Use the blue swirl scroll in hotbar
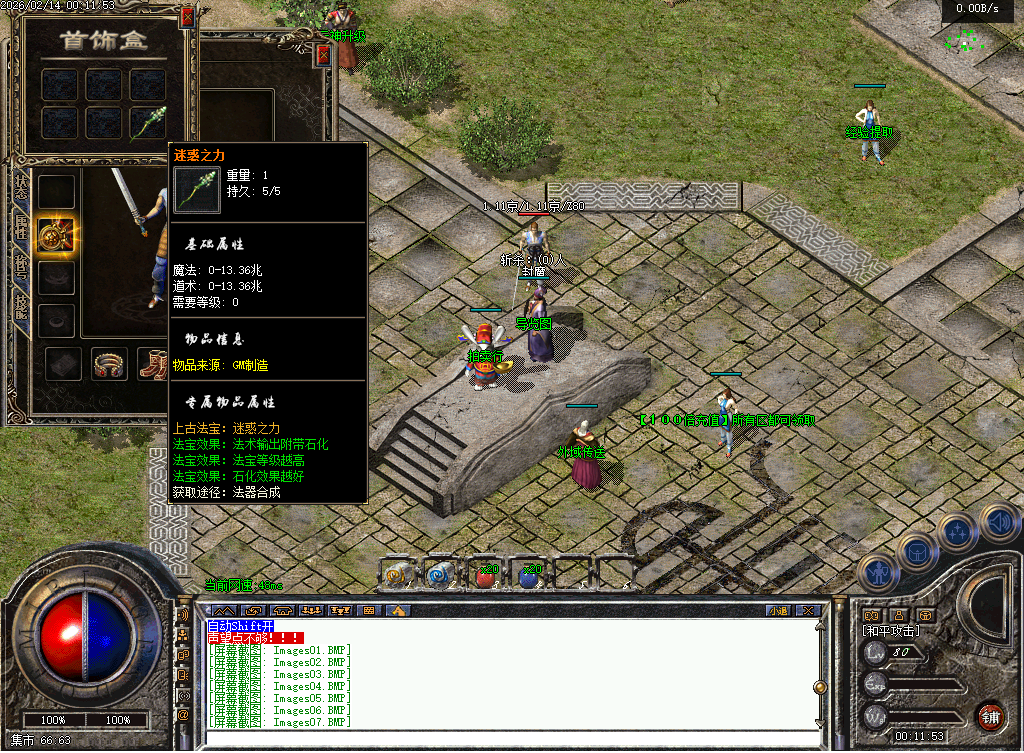The width and height of the screenshot is (1024, 753). coord(441,574)
